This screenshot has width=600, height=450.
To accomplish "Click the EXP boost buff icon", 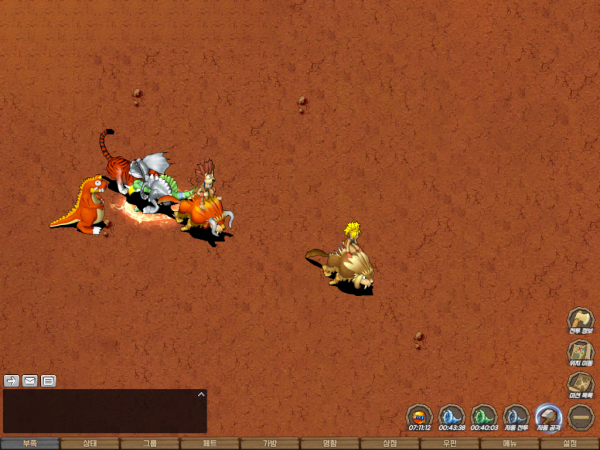I will pos(420,416).
